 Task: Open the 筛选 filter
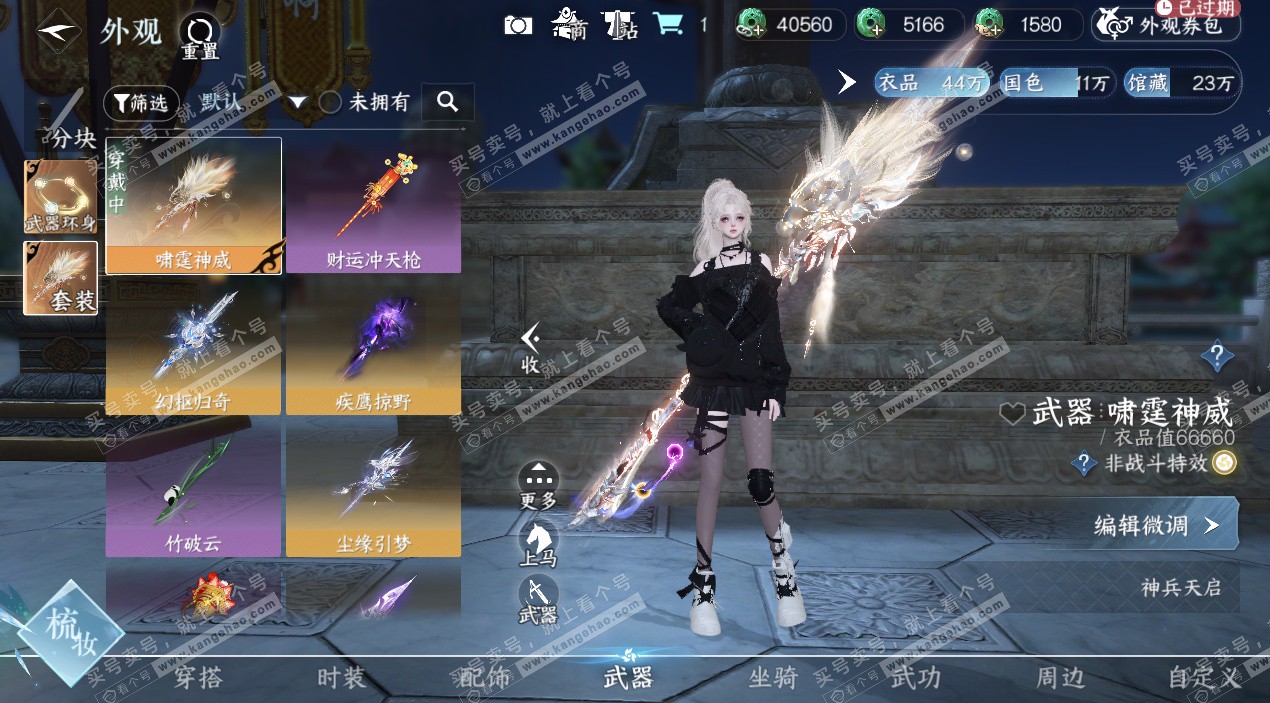(x=141, y=102)
